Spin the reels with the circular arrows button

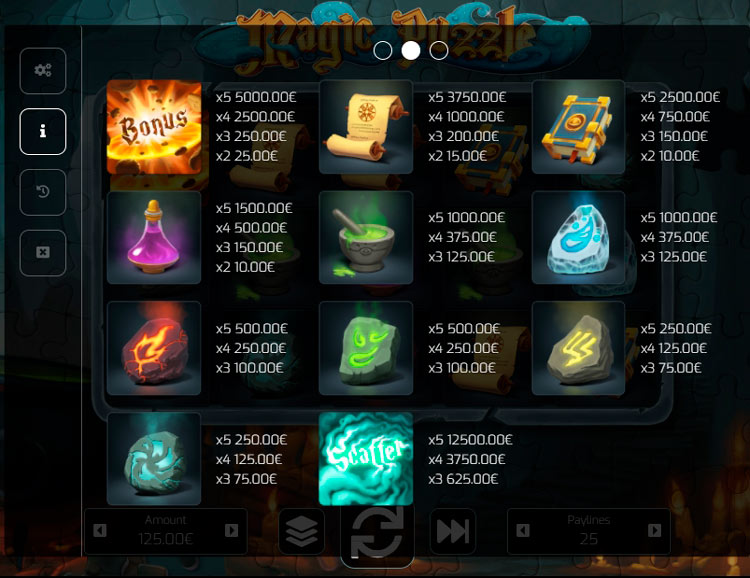tap(377, 532)
